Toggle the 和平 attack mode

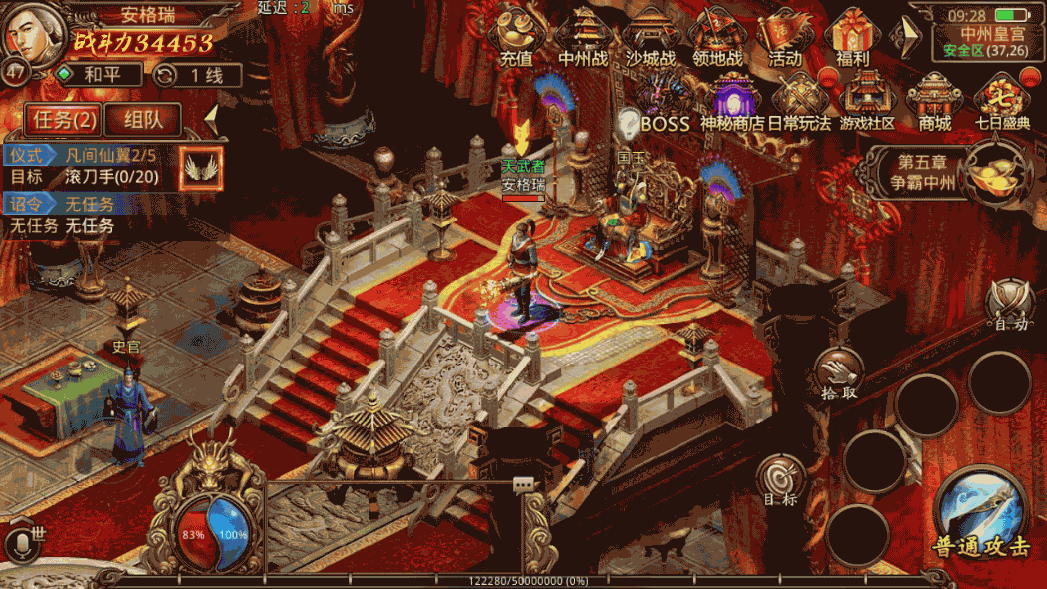(x=98, y=74)
